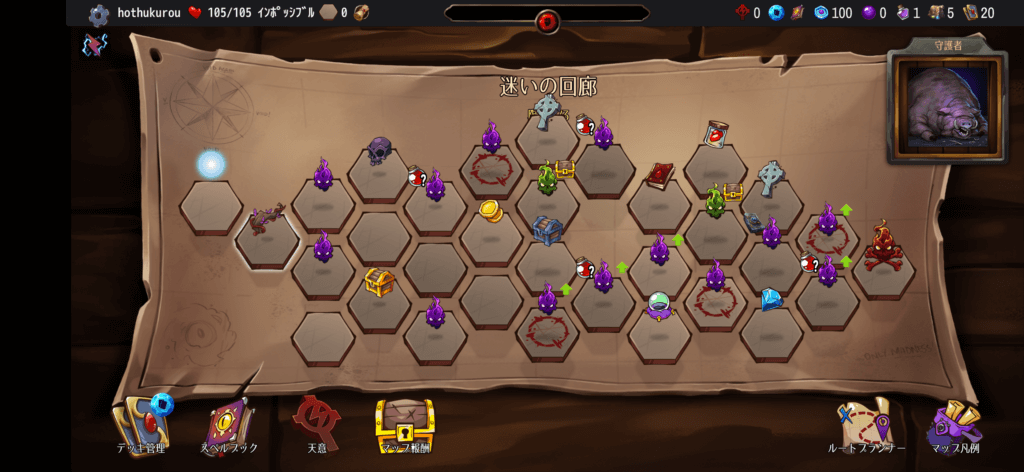
Task: Open デッキ管理 deck management
Action: click(x=143, y=424)
